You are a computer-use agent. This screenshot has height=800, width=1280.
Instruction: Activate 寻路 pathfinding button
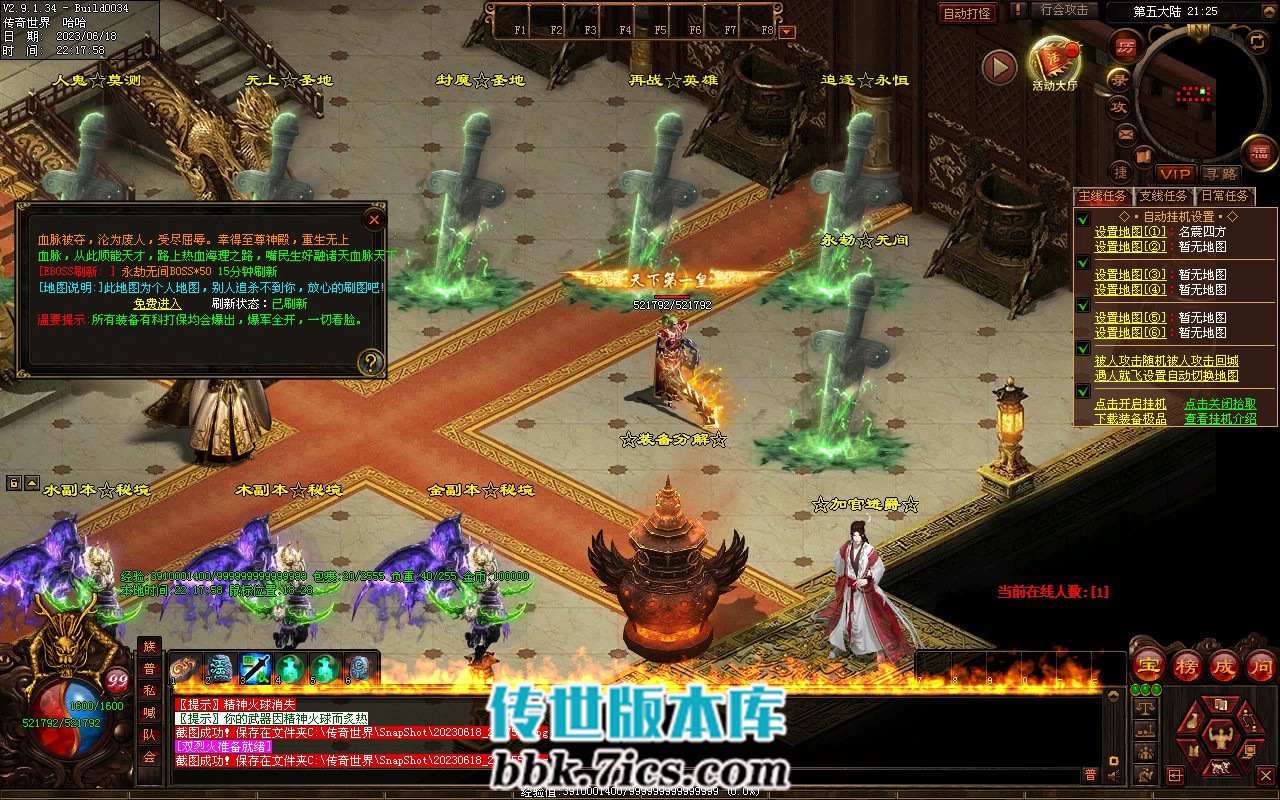(x=1219, y=174)
